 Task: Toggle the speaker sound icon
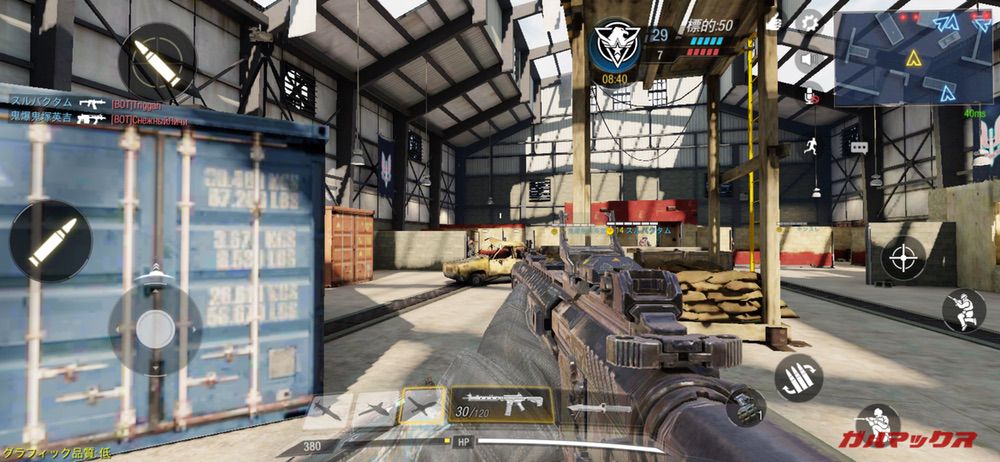(809, 59)
